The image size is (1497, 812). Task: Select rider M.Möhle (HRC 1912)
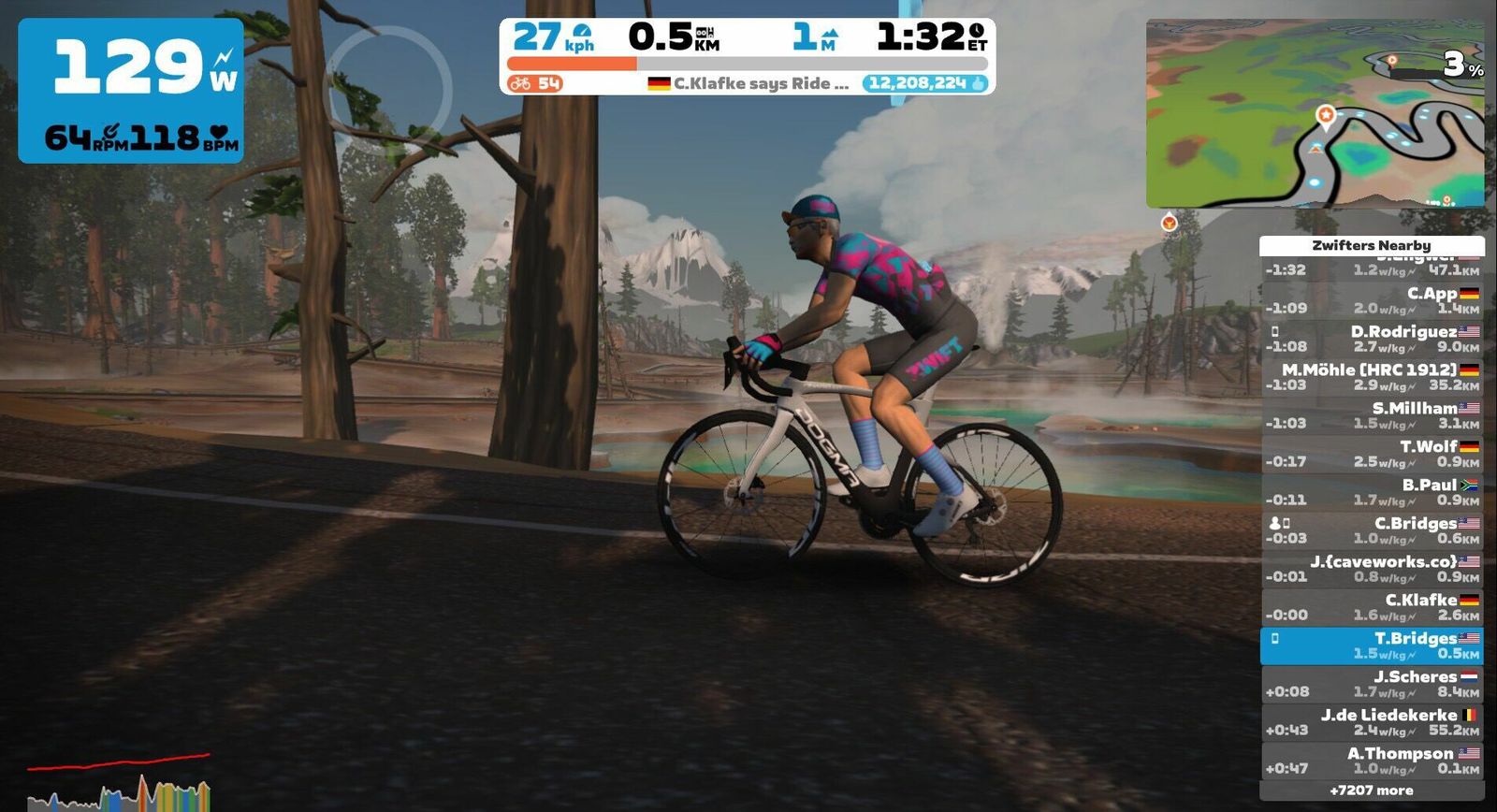[x=1372, y=377]
